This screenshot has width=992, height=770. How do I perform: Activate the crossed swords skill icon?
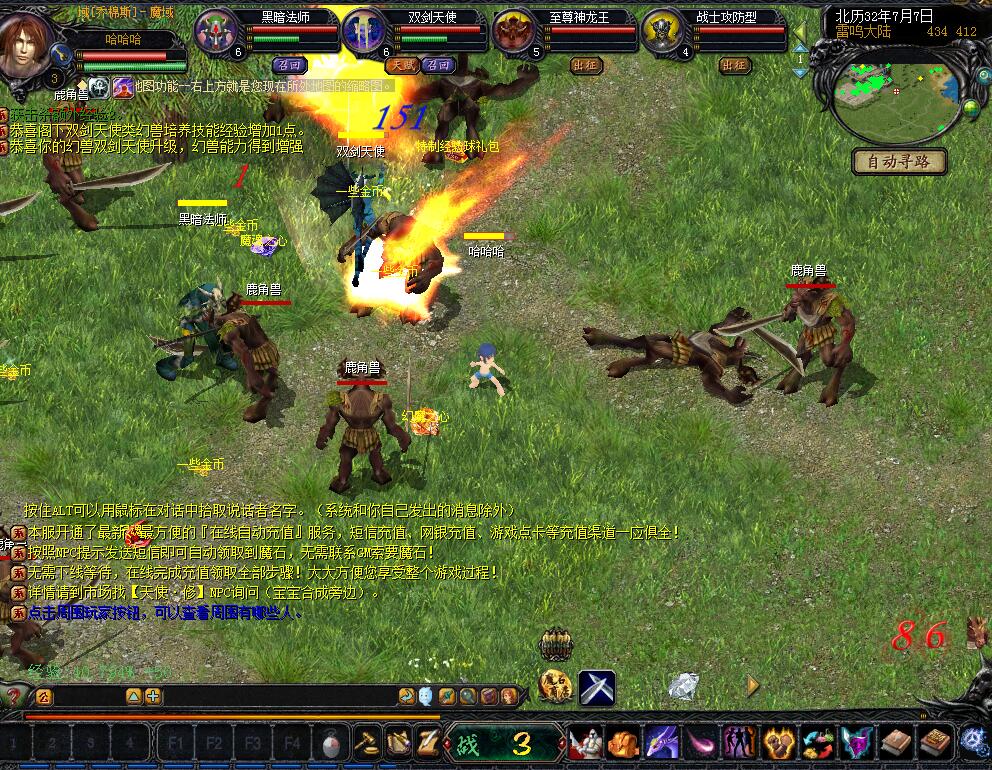(597, 687)
